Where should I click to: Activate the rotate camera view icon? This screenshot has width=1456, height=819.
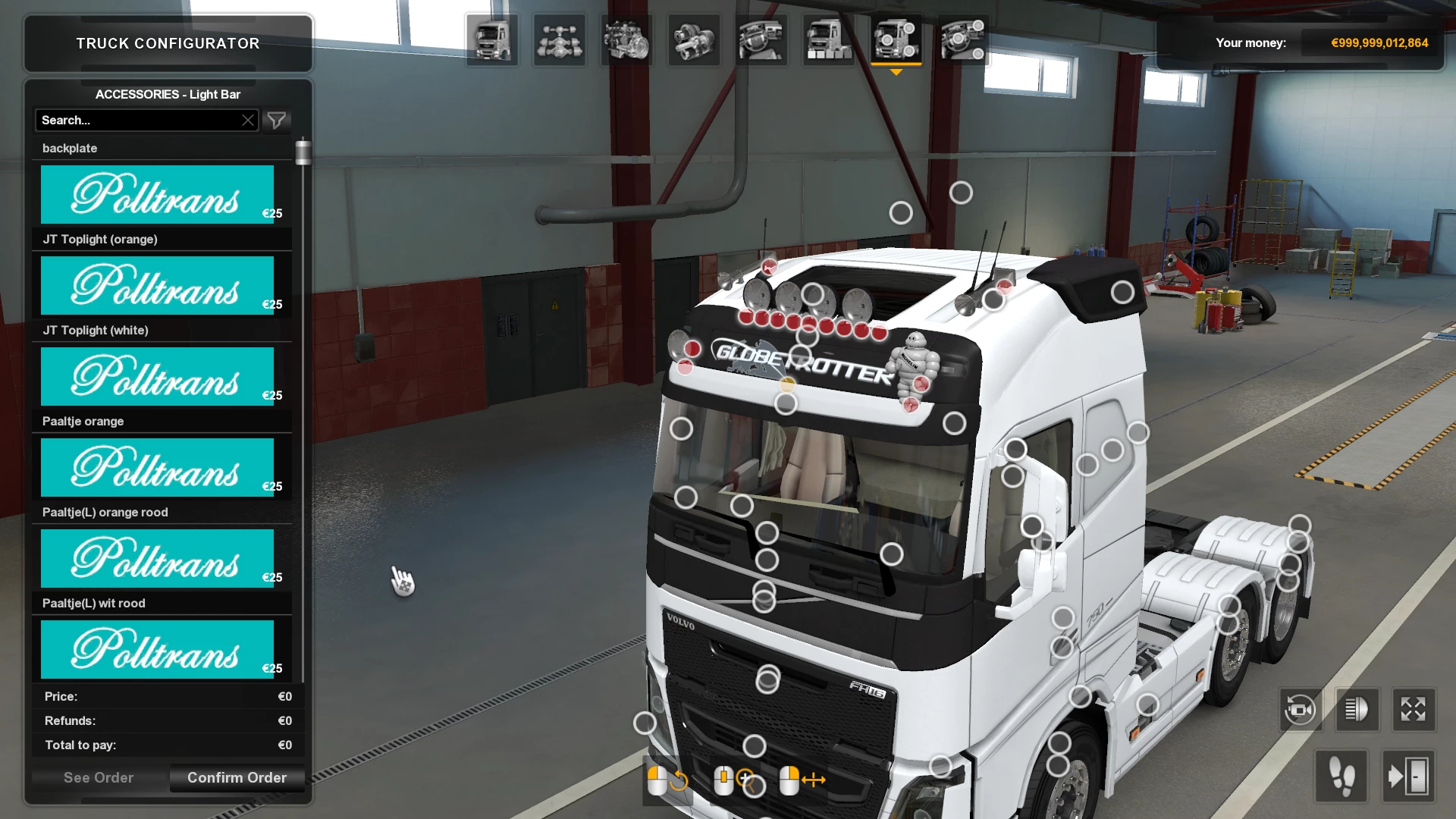[1301, 710]
